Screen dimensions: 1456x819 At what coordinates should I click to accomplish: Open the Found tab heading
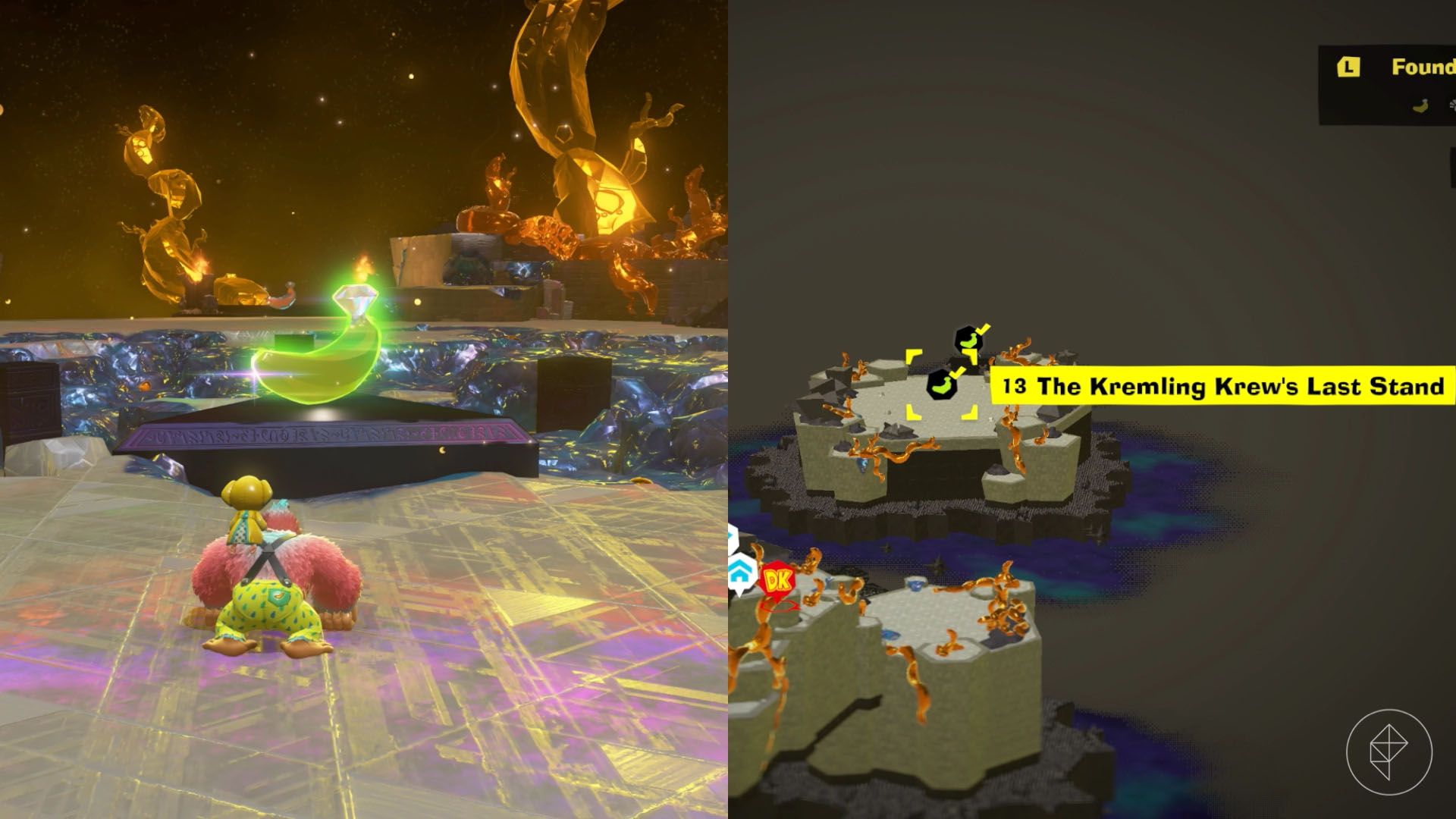point(1426,68)
